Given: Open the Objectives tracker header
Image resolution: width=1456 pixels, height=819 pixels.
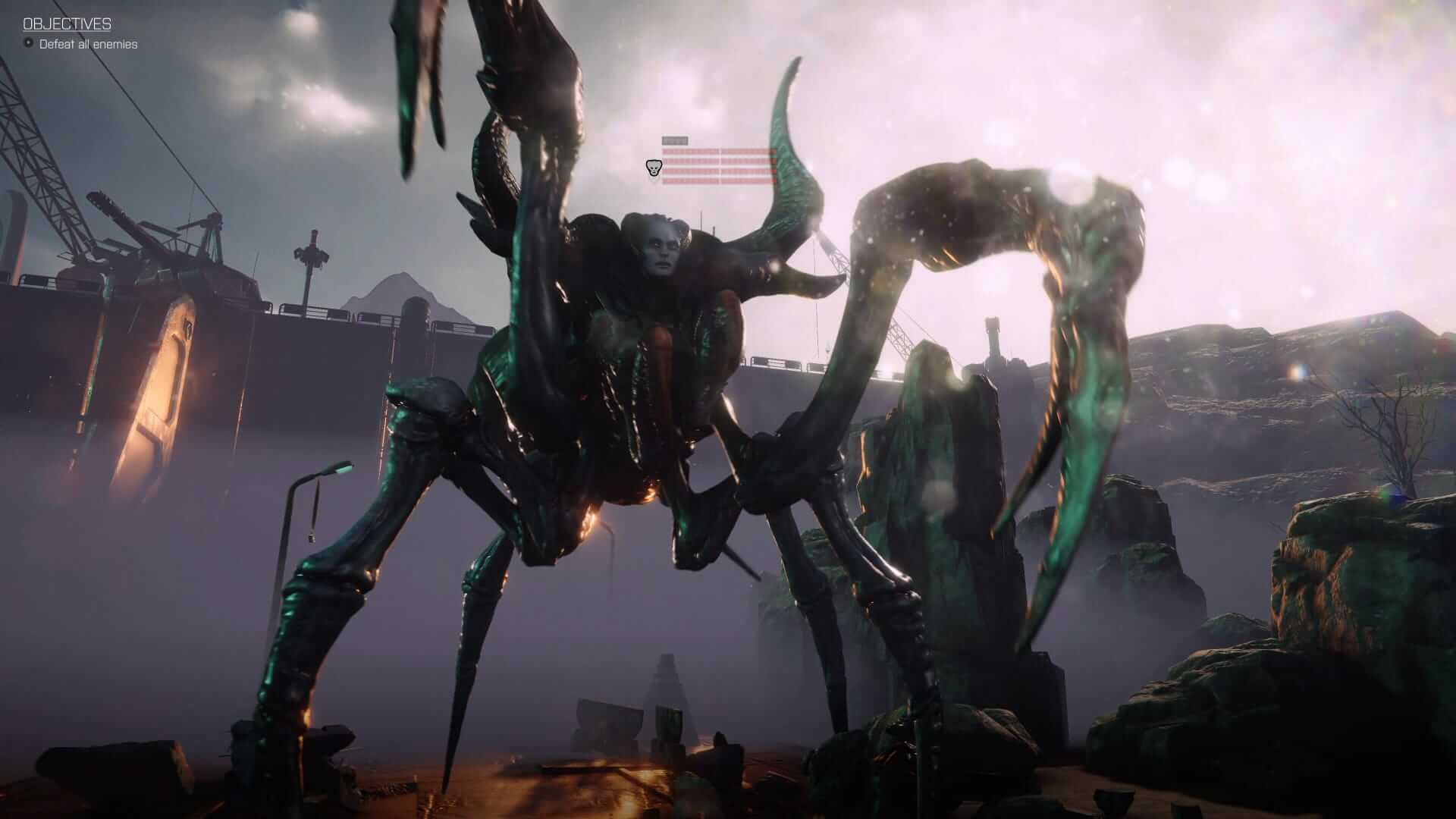Looking at the screenshot, I should pyautogui.click(x=67, y=24).
